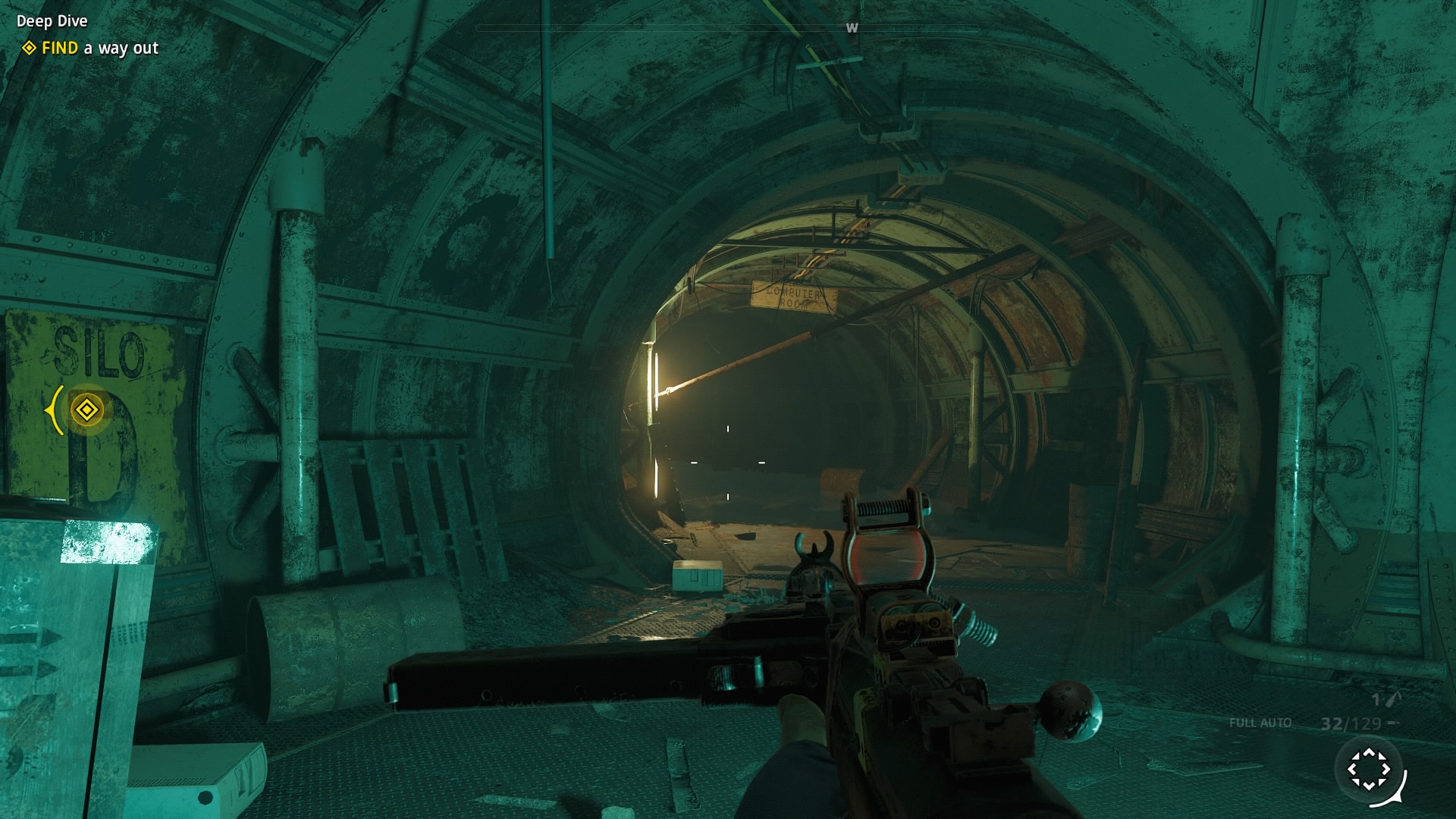Click the circular dashed-ring icon beside the ammo
The width and height of the screenshot is (1456, 819).
[1369, 769]
